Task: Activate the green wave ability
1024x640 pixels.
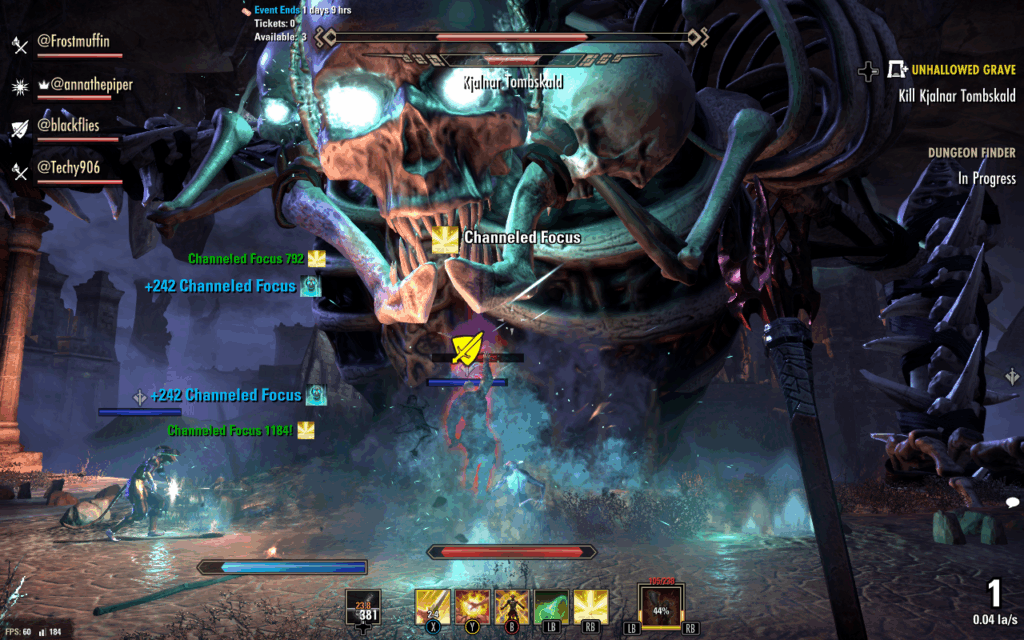Action: coord(551,606)
